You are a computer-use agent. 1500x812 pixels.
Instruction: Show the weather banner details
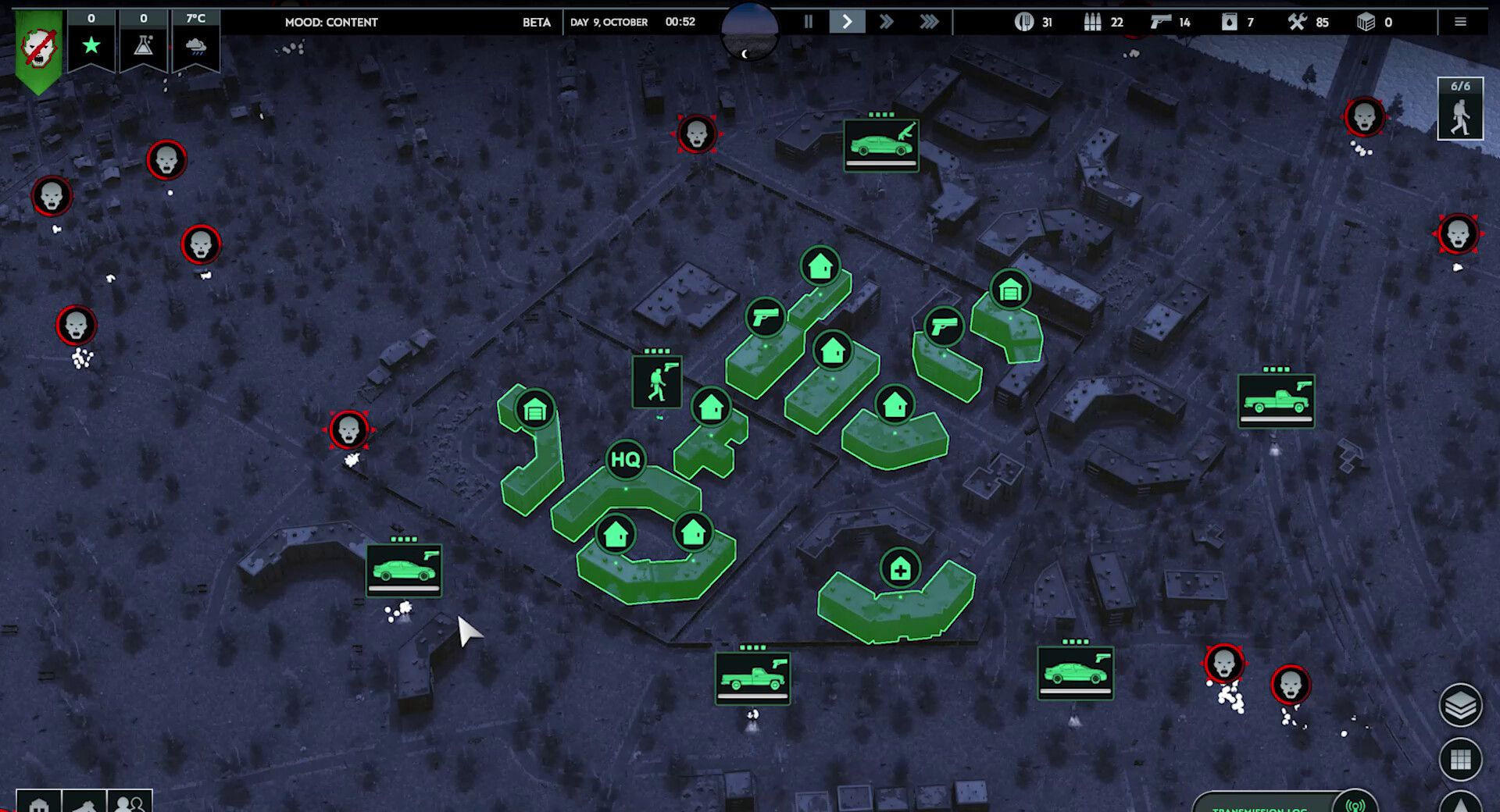tap(196, 41)
